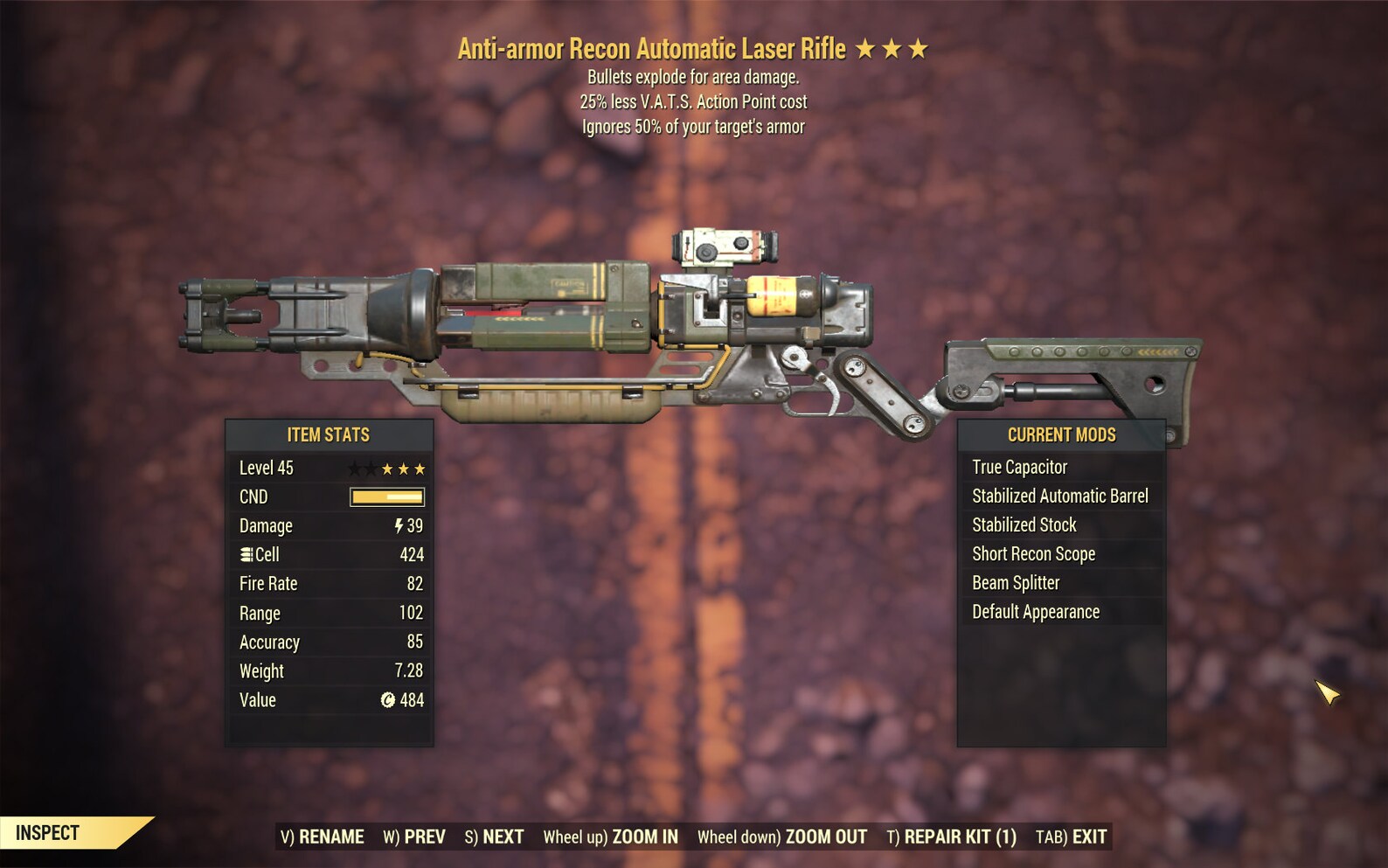This screenshot has height=868, width=1388.
Task: Switch to Default Appearance
Action: [1035, 611]
